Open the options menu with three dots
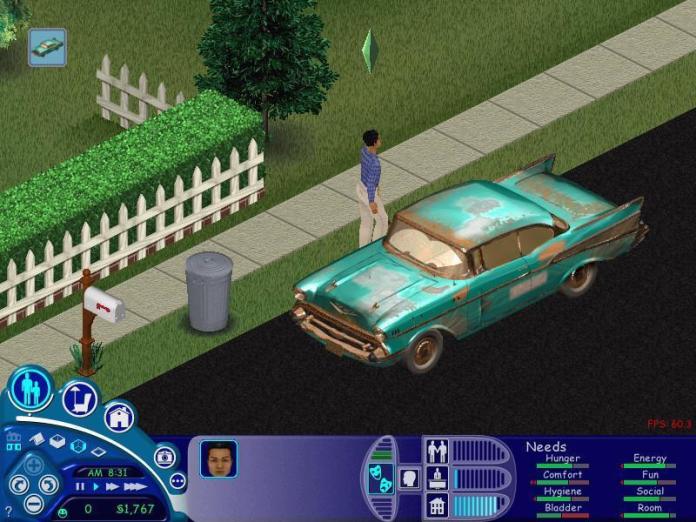696x522 pixels. [178, 481]
